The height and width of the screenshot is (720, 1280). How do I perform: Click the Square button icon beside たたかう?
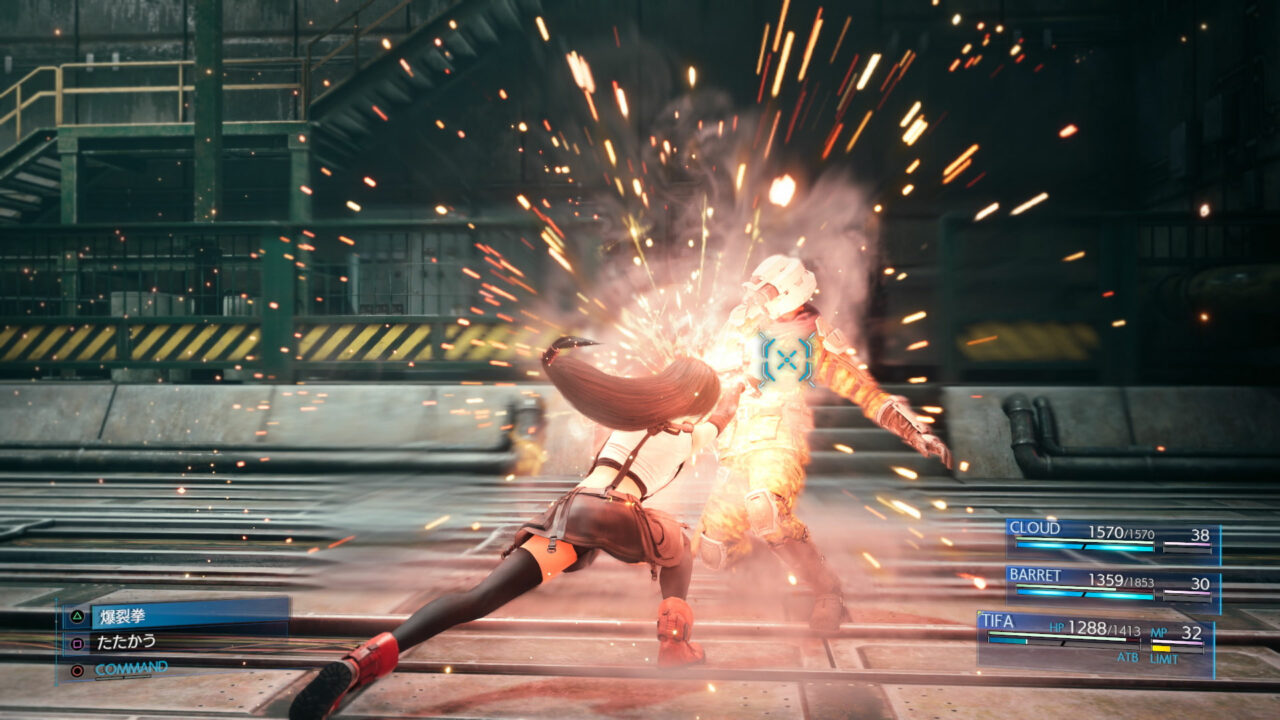point(76,644)
